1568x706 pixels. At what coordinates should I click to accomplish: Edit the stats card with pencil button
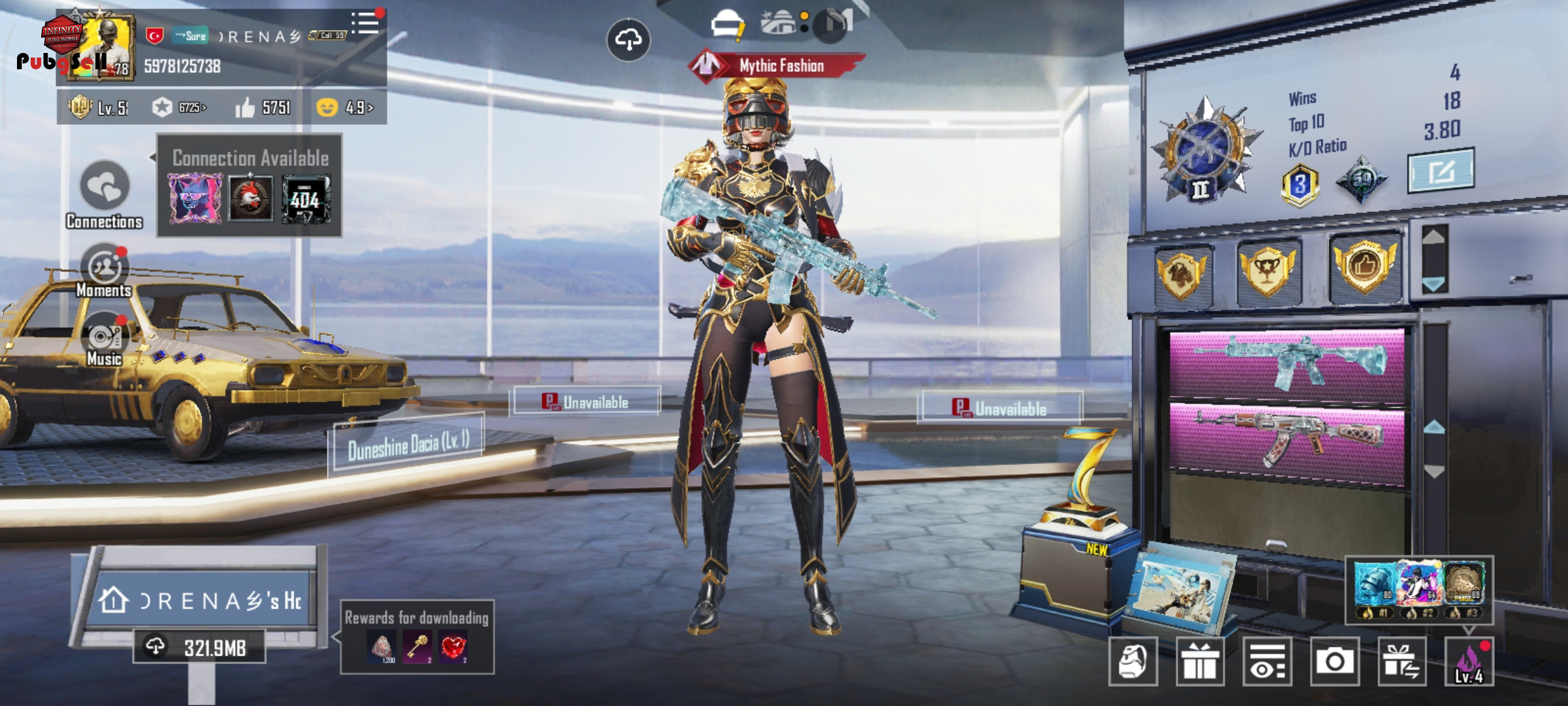1440,171
